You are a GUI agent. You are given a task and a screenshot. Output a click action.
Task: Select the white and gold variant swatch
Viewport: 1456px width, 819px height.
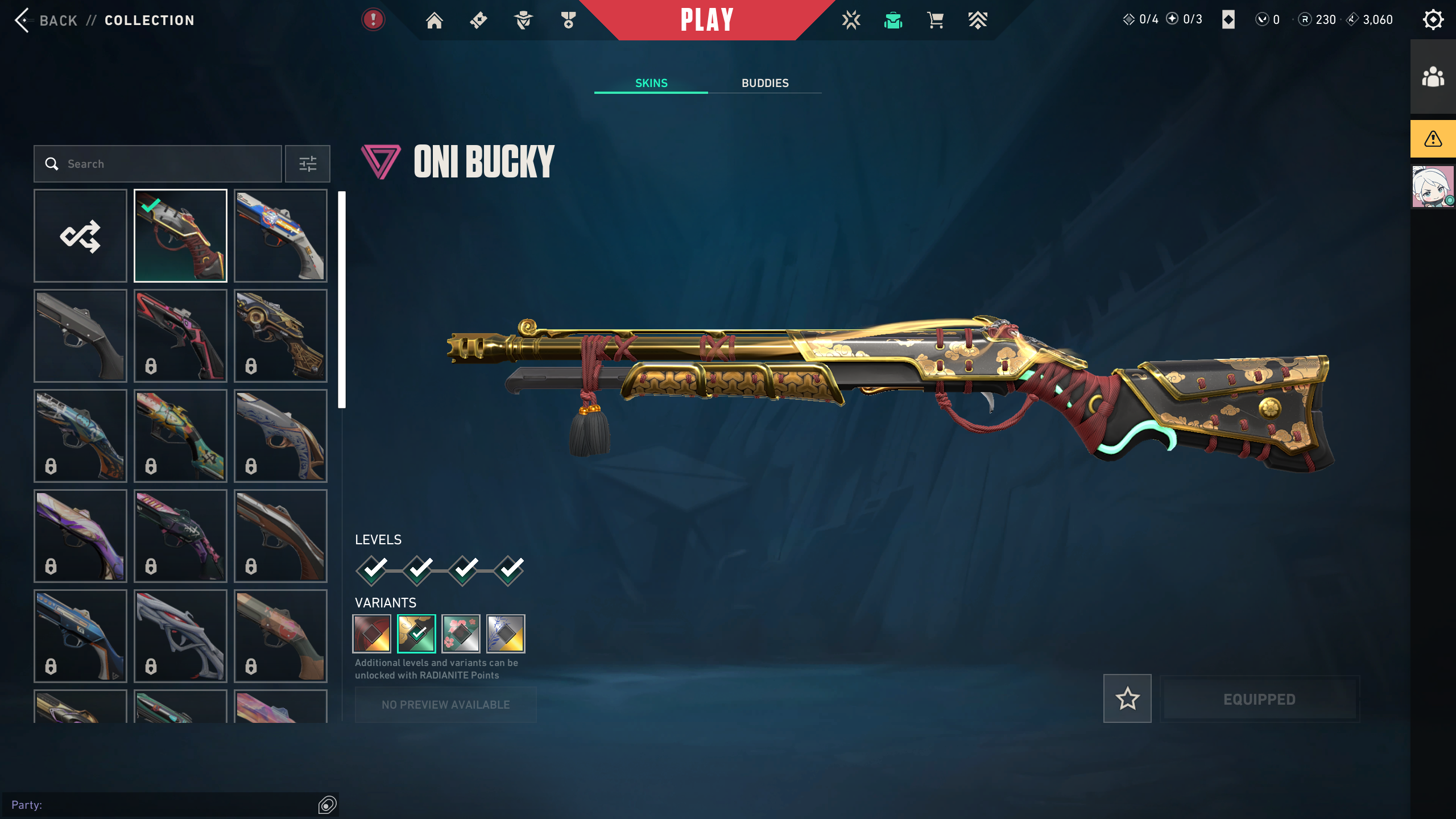click(x=506, y=633)
